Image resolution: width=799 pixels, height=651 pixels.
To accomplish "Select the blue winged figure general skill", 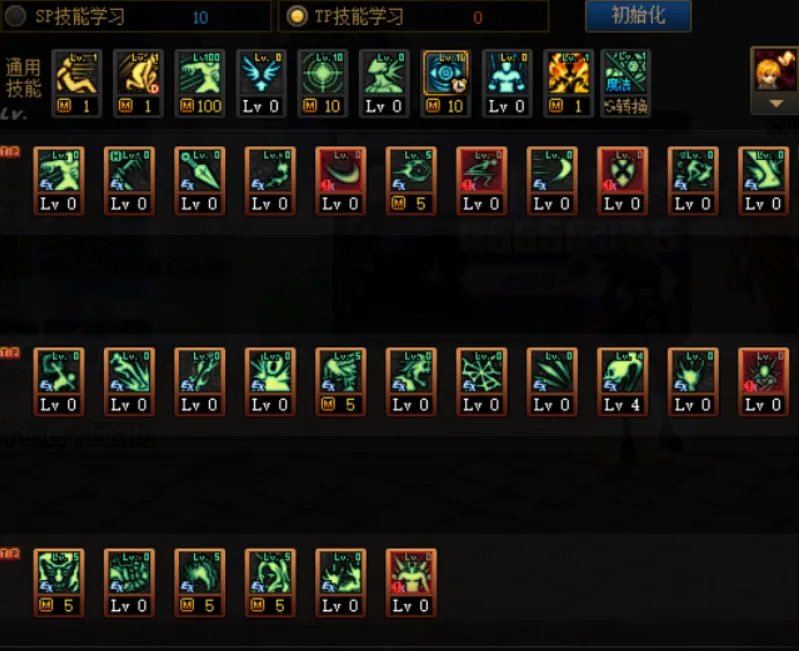I will pos(261,75).
